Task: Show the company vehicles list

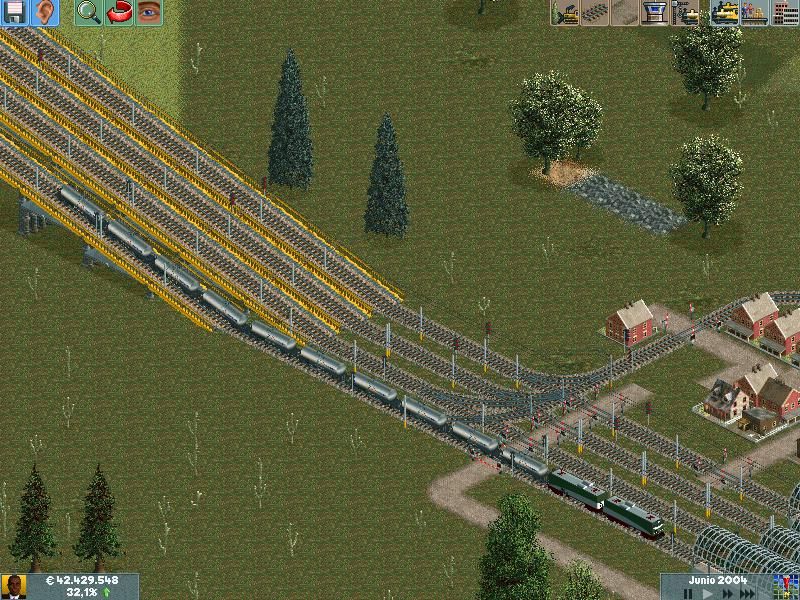Action: click(725, 13)
